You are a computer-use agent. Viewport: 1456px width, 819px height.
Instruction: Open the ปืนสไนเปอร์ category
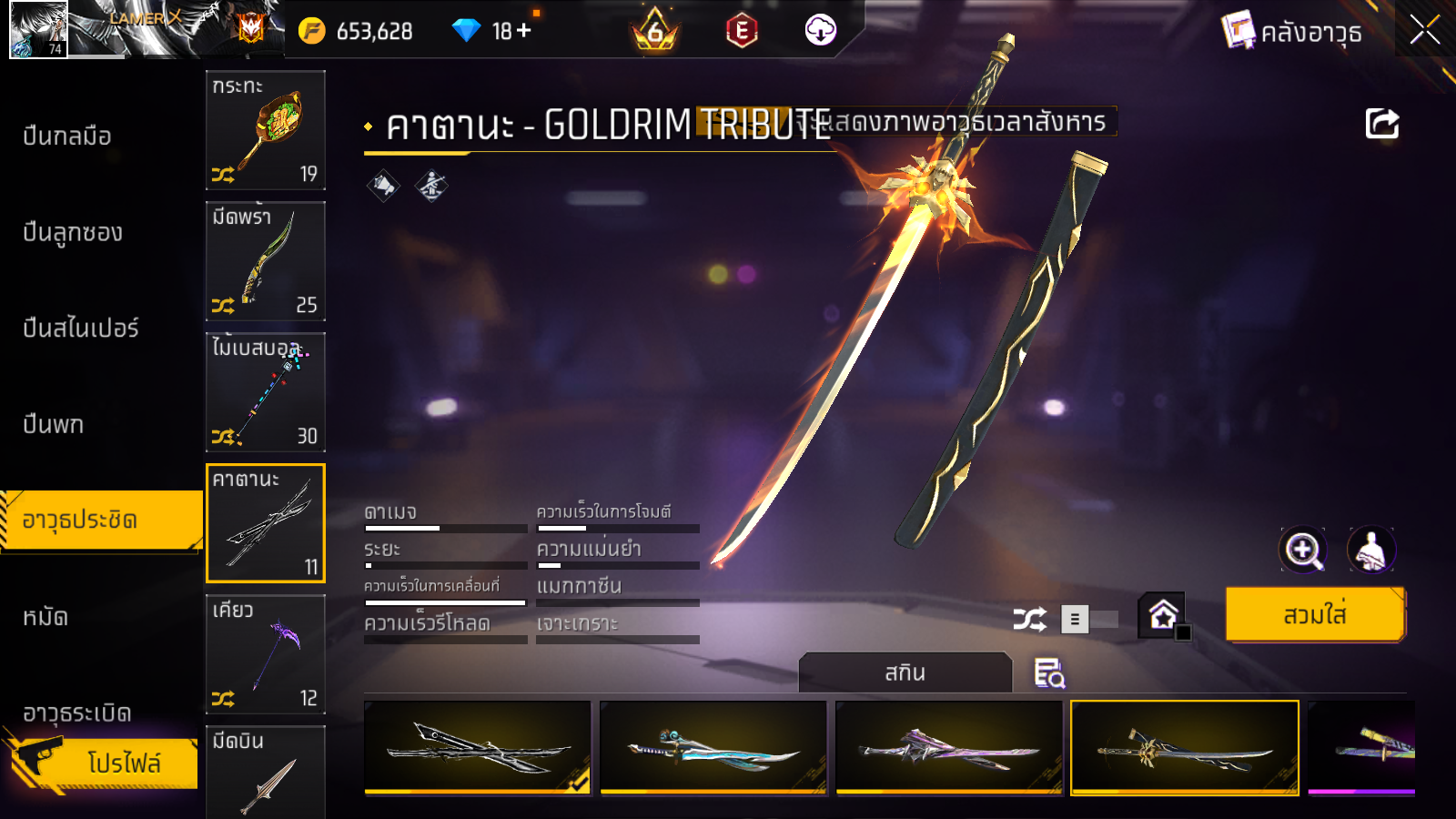(x=80, y=329)
